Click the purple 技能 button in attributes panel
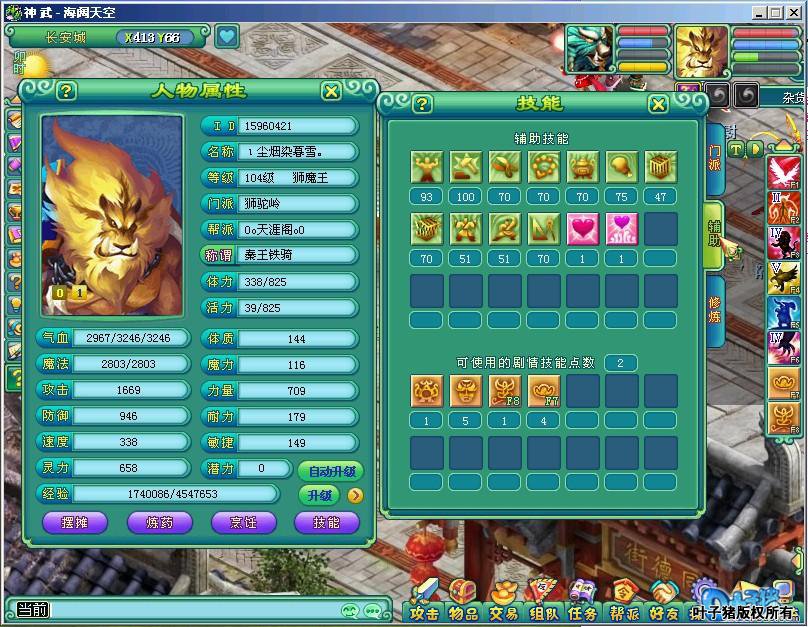Viewport: 808px width, 627px height. coord(326,522)
